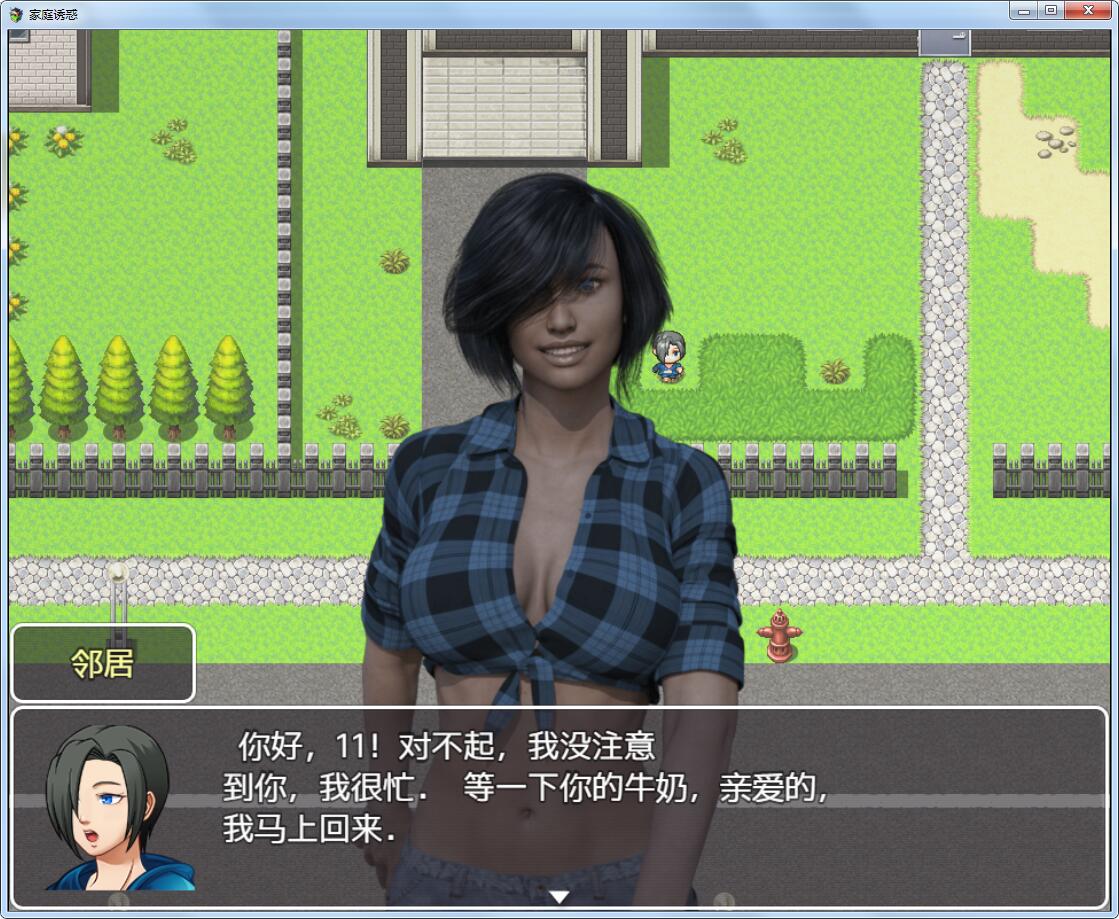This screenshot has height=919, width=1119.
Task: Maximize the game window
Action: [x=1050, y=11]
